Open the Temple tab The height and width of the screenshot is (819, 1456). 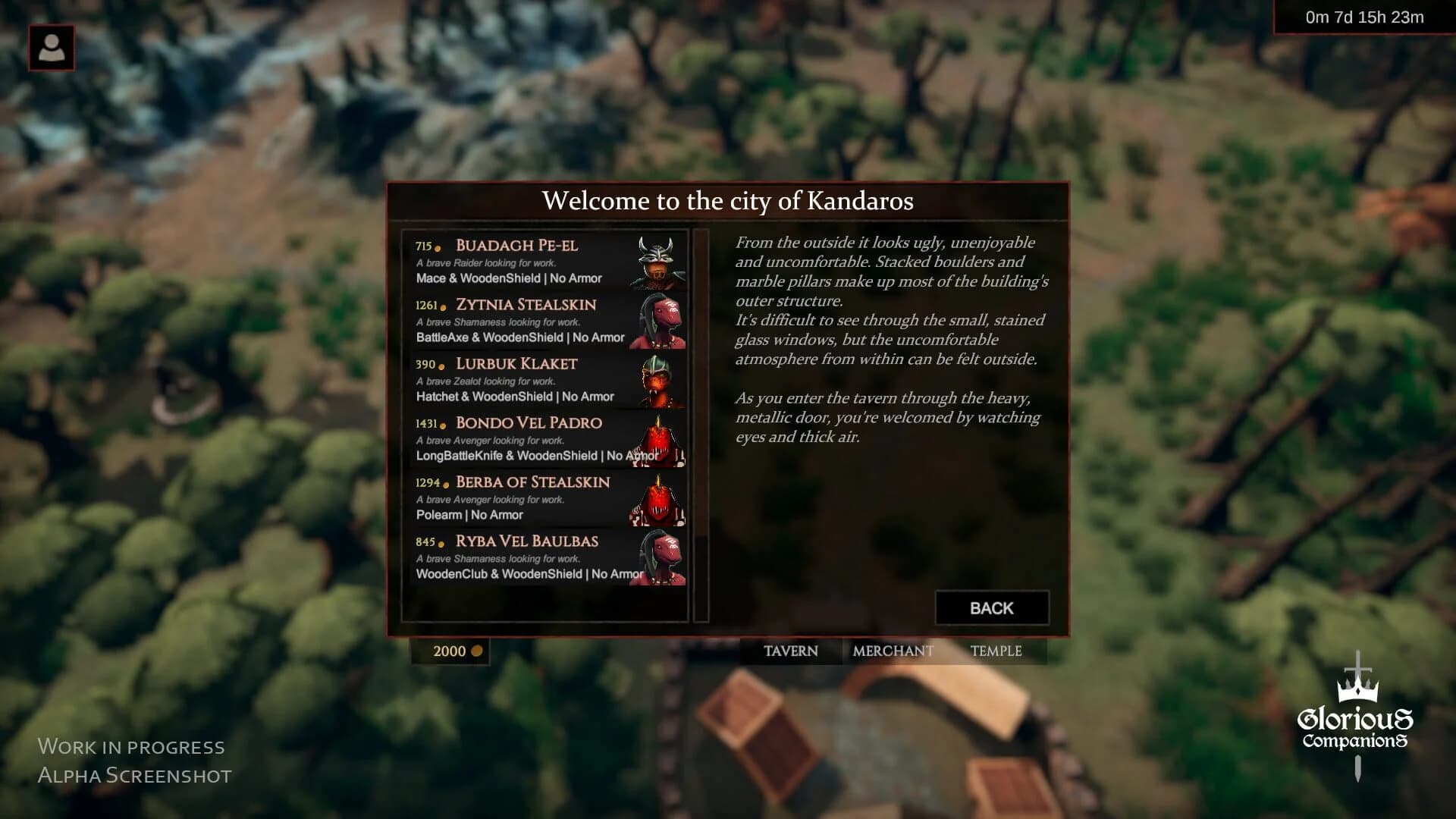pyautogui.click(x=999, y=651)
